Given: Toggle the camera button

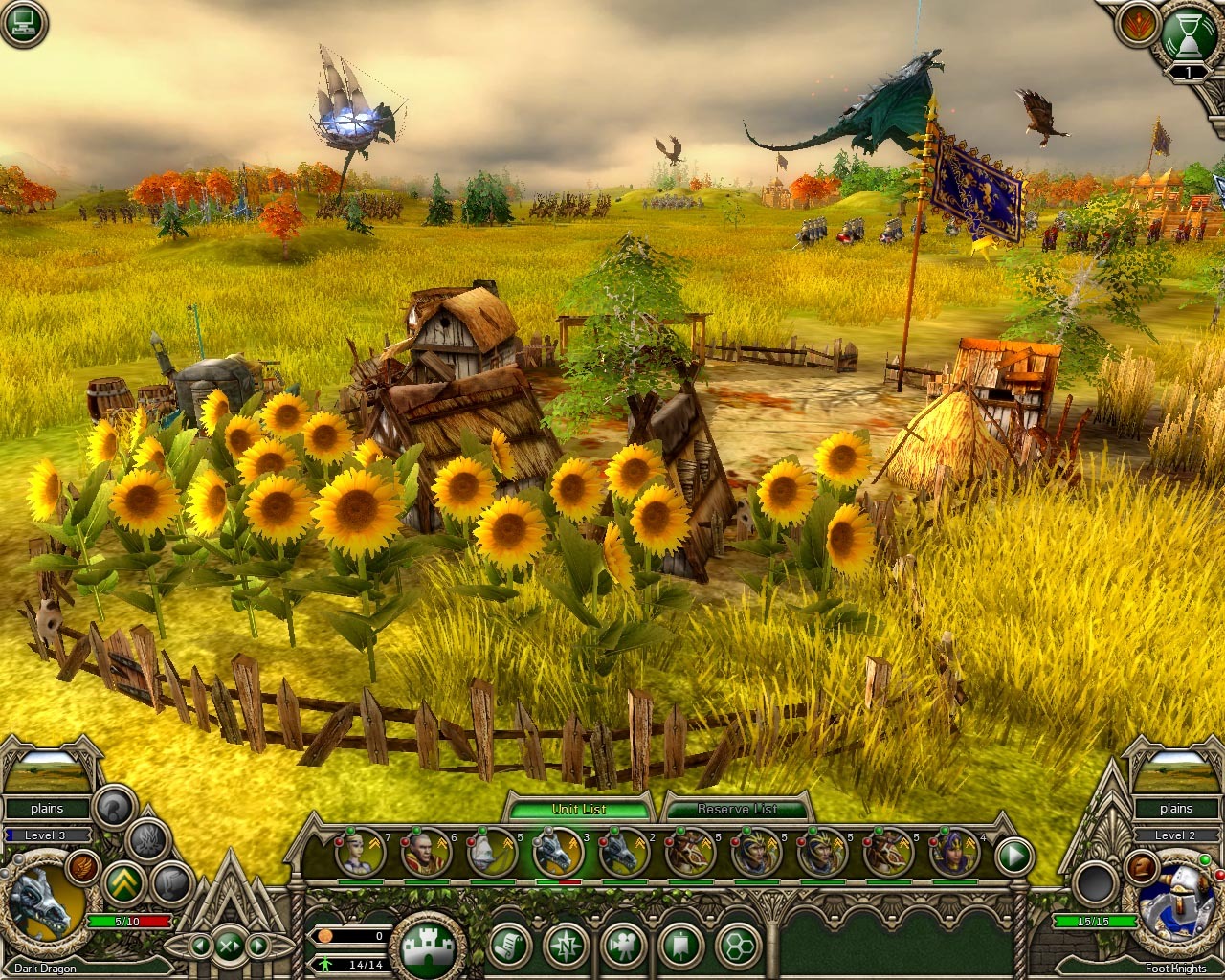Looking at the screenshot, I should click(624, 947).
